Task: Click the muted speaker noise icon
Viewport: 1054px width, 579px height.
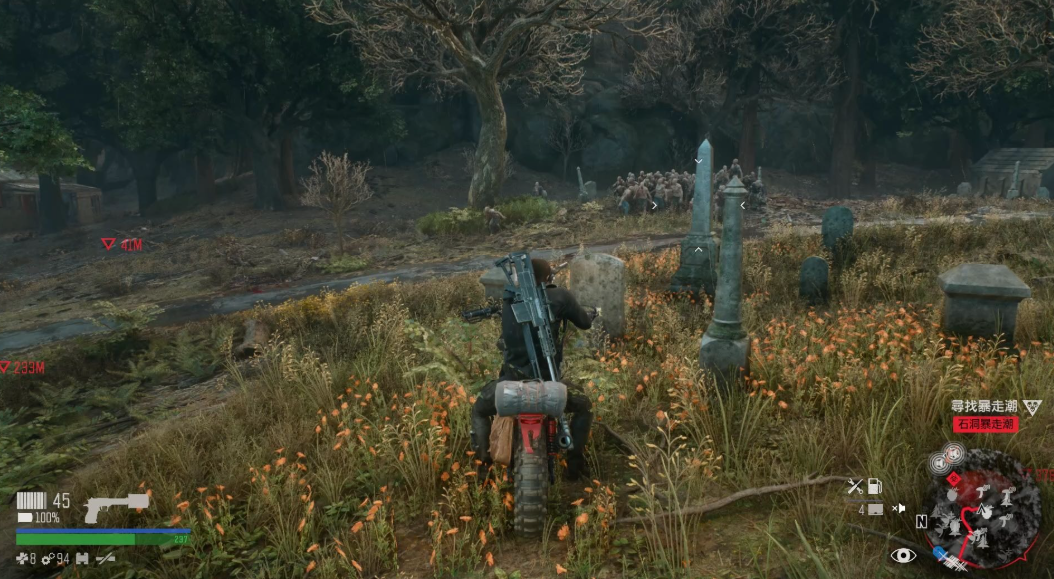Action: click(898, 509)
